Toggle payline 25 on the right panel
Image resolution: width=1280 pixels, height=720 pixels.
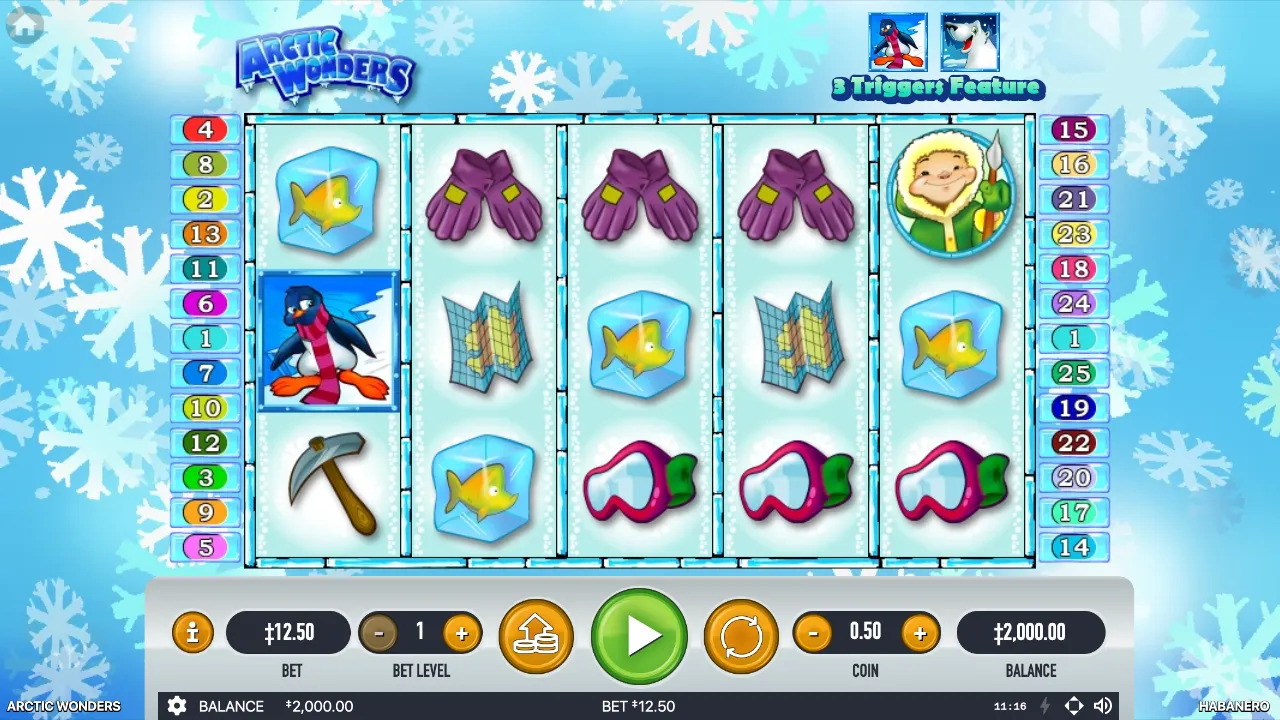tap(1074, 373)
